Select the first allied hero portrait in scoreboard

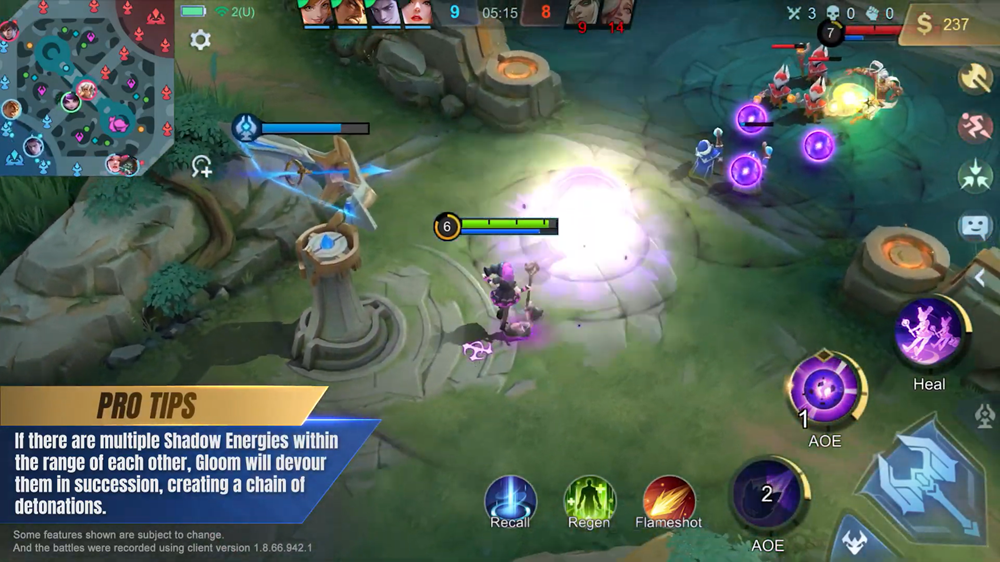(316, 12)
